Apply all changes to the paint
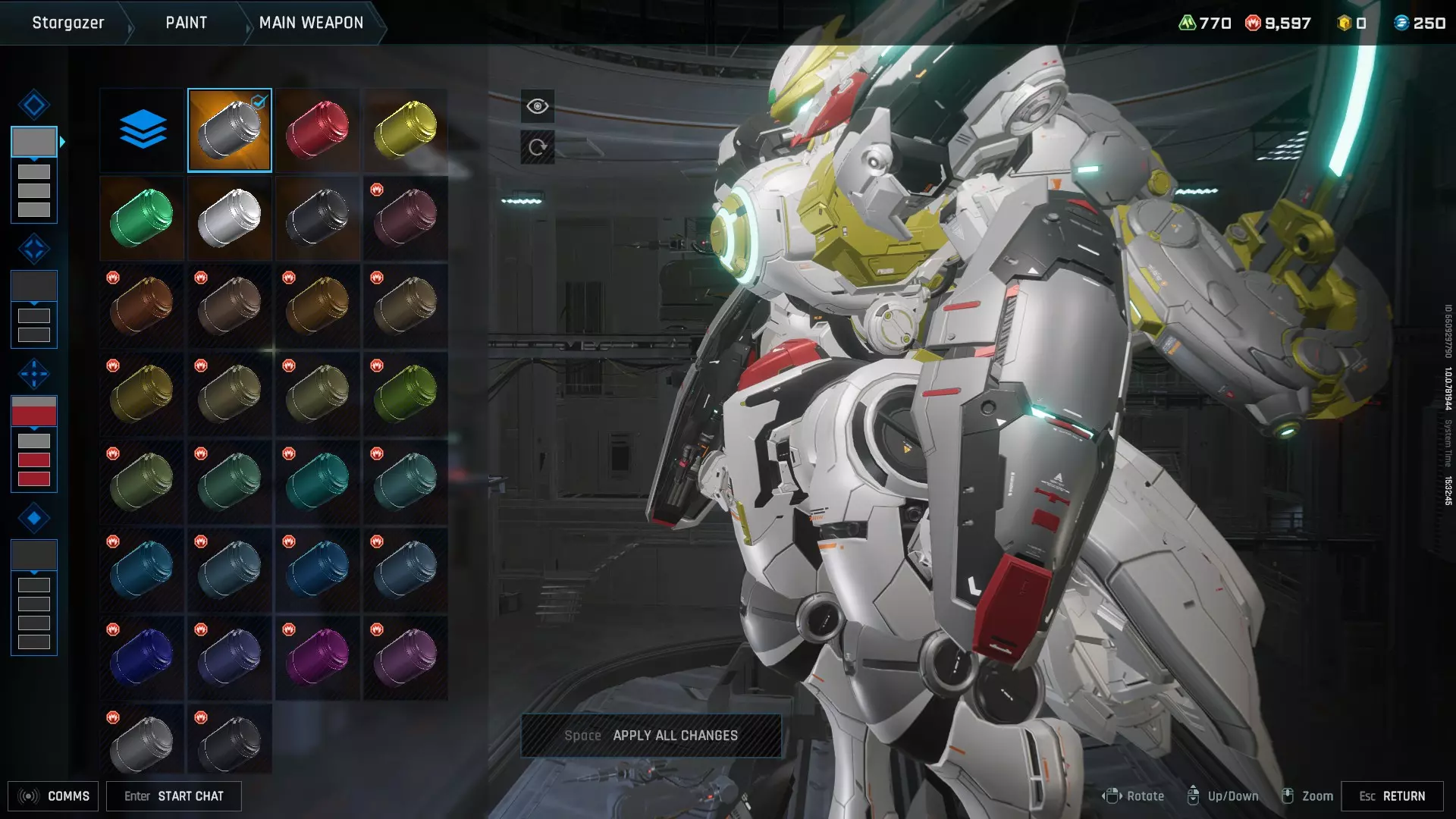 coord(651,736)
